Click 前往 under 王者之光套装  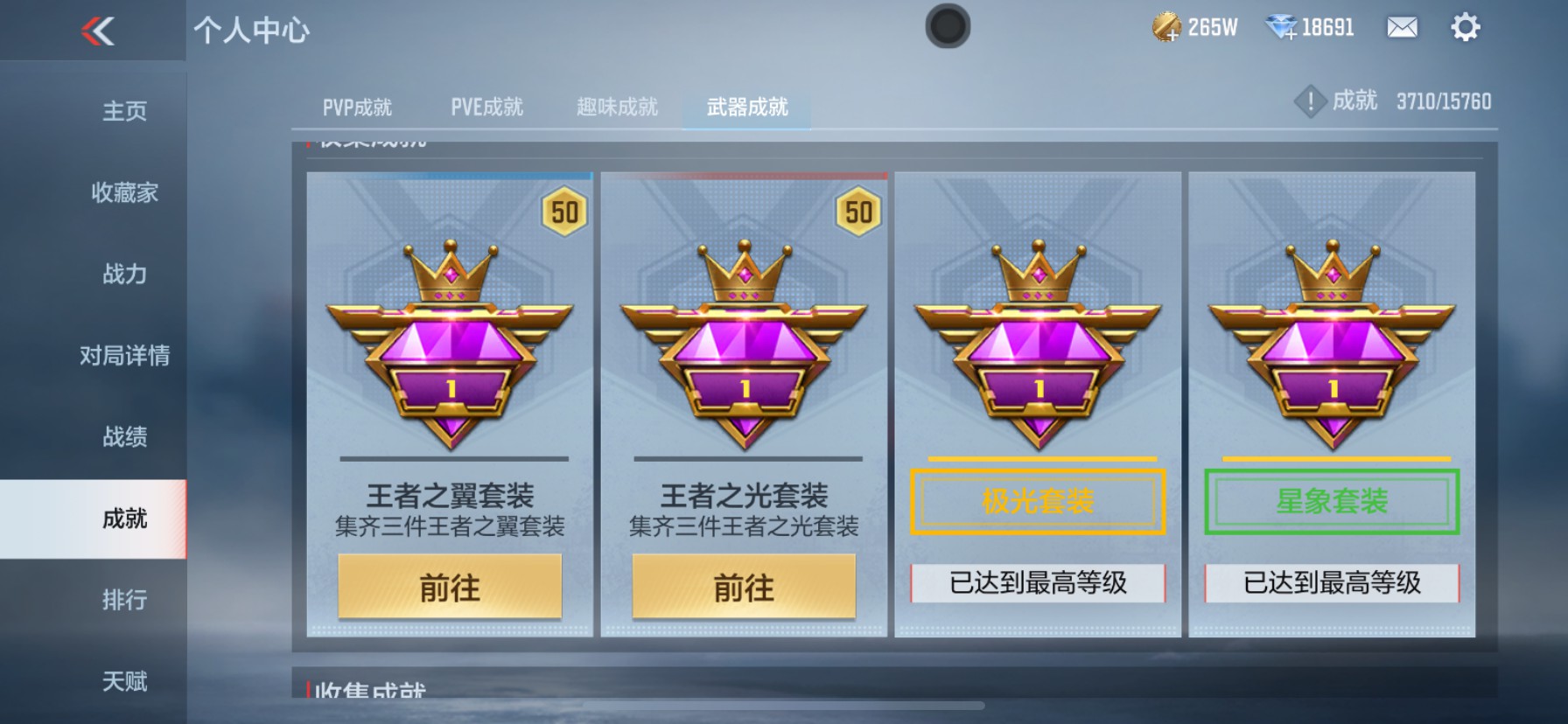pos(742,588)
